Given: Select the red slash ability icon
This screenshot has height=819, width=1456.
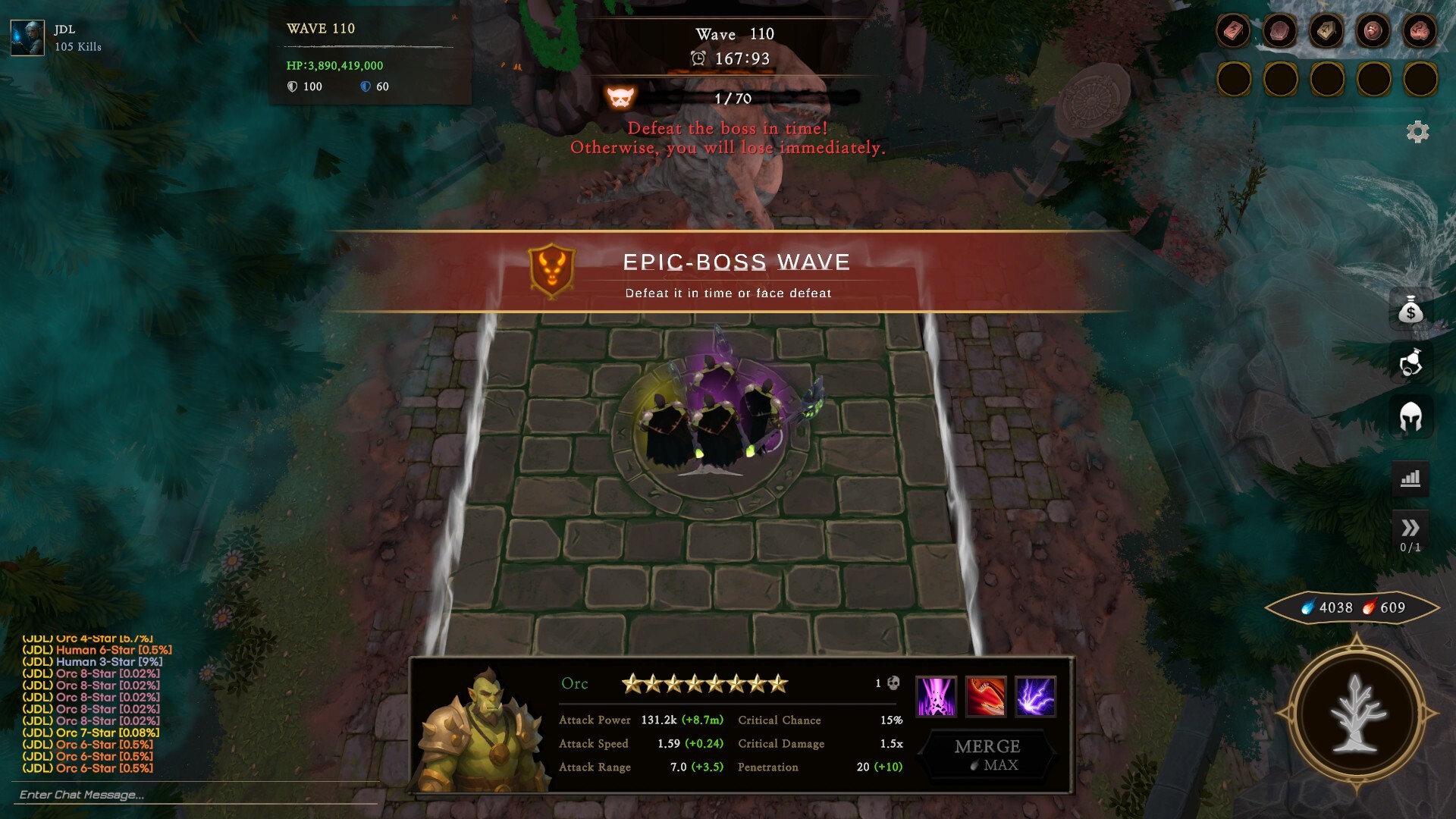Looking at the screenshot, I should 986,696.
